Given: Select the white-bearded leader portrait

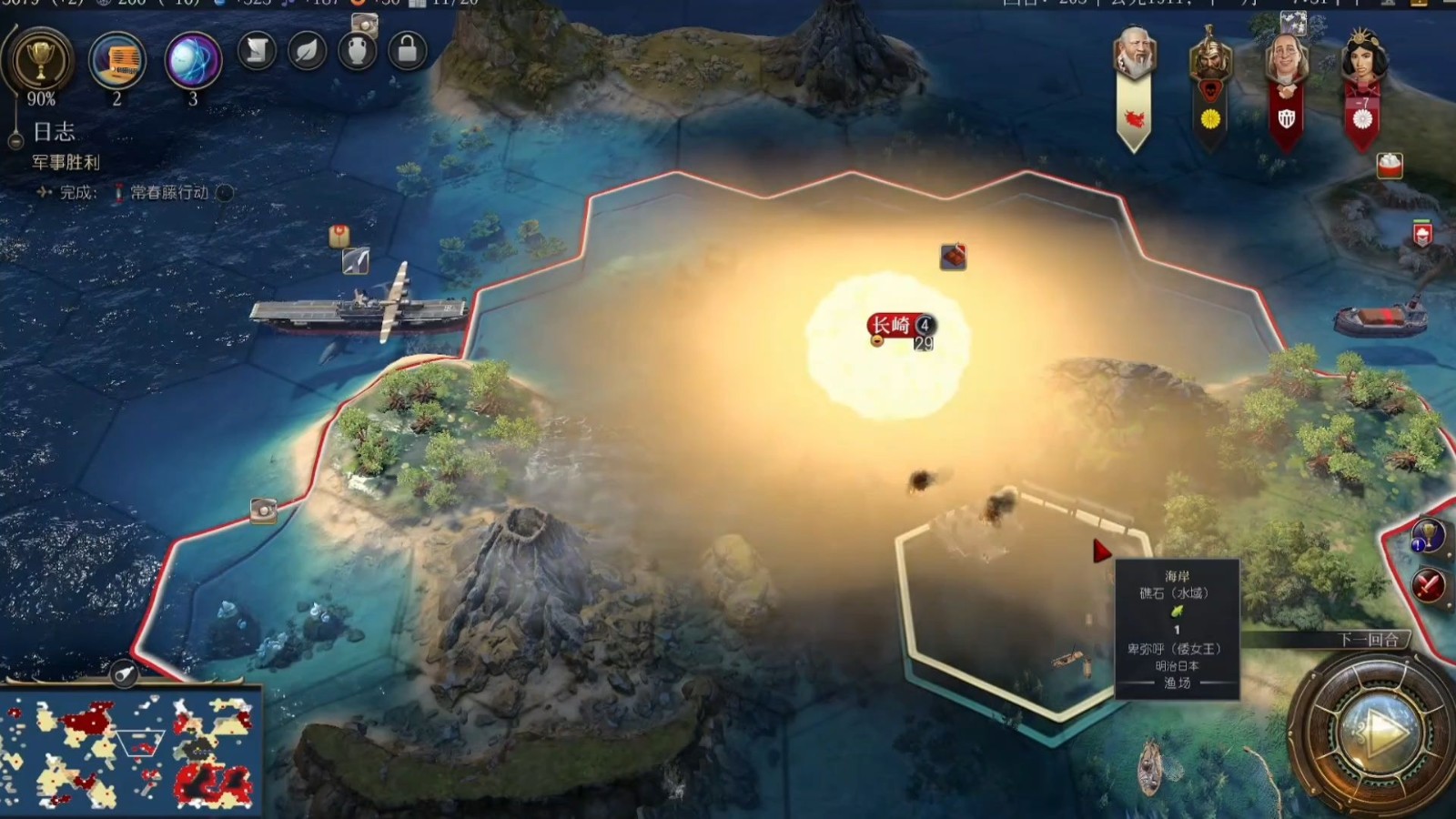Looking at the screenshot, I should (1134, 55).
